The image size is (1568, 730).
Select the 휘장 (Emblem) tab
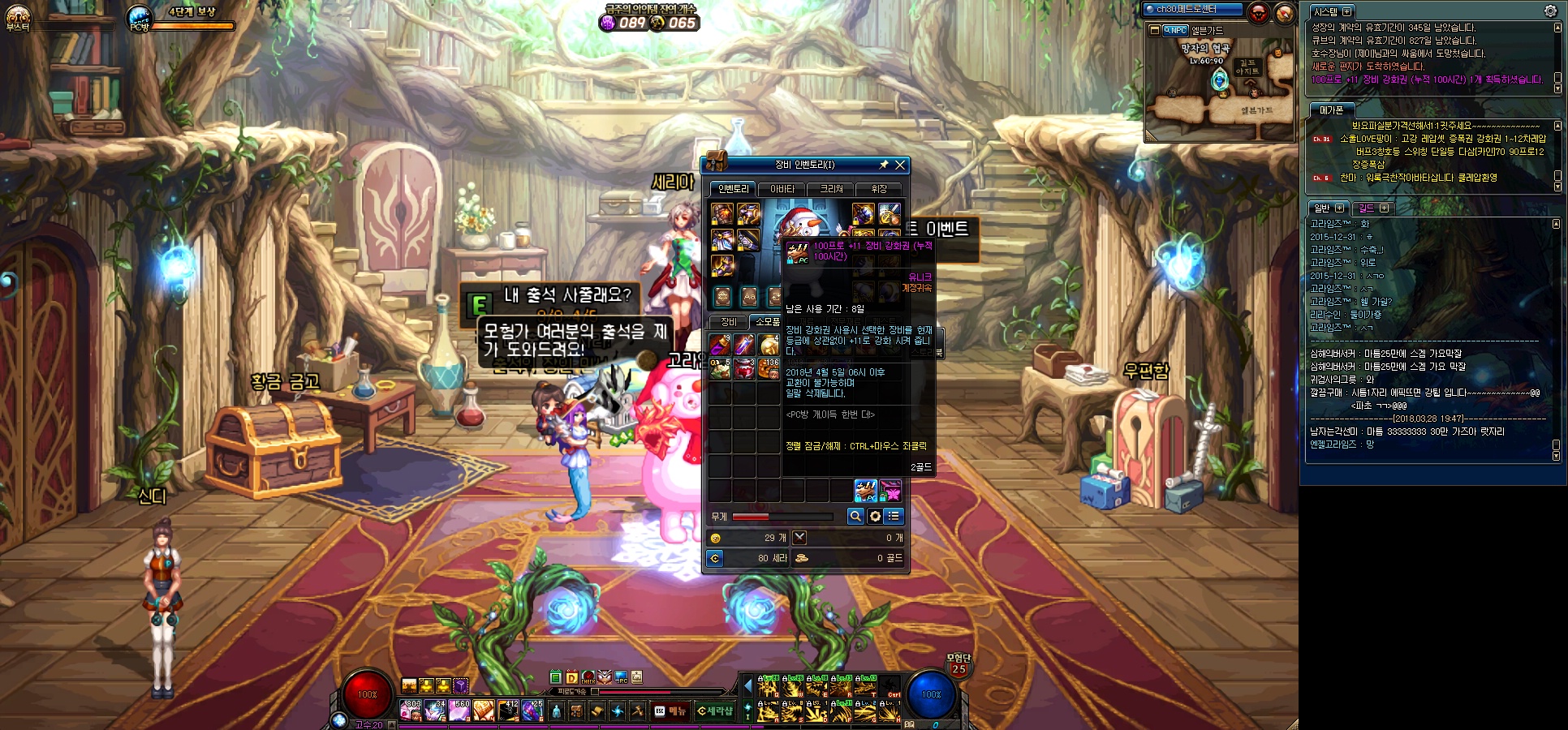tap(879, 189)
